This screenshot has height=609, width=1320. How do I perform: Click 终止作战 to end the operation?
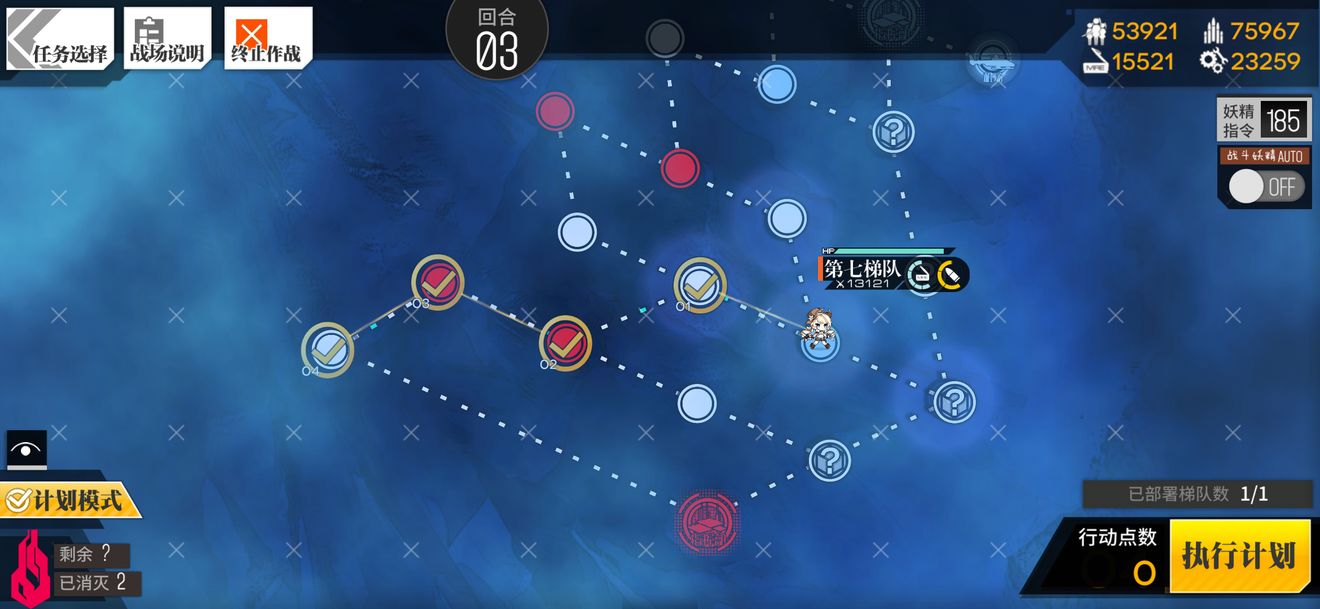click(267, 40)
